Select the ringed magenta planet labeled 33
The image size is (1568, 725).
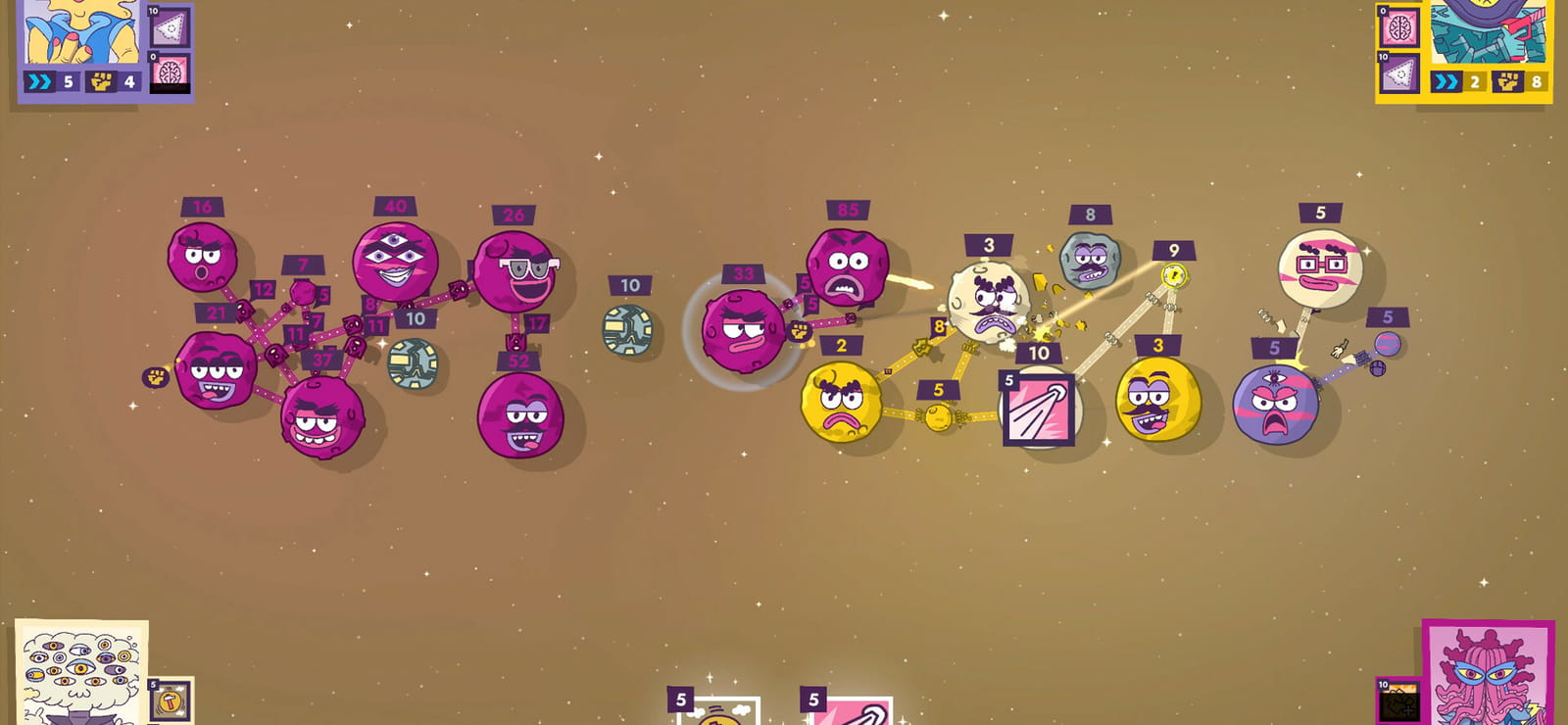coord(744,331)
